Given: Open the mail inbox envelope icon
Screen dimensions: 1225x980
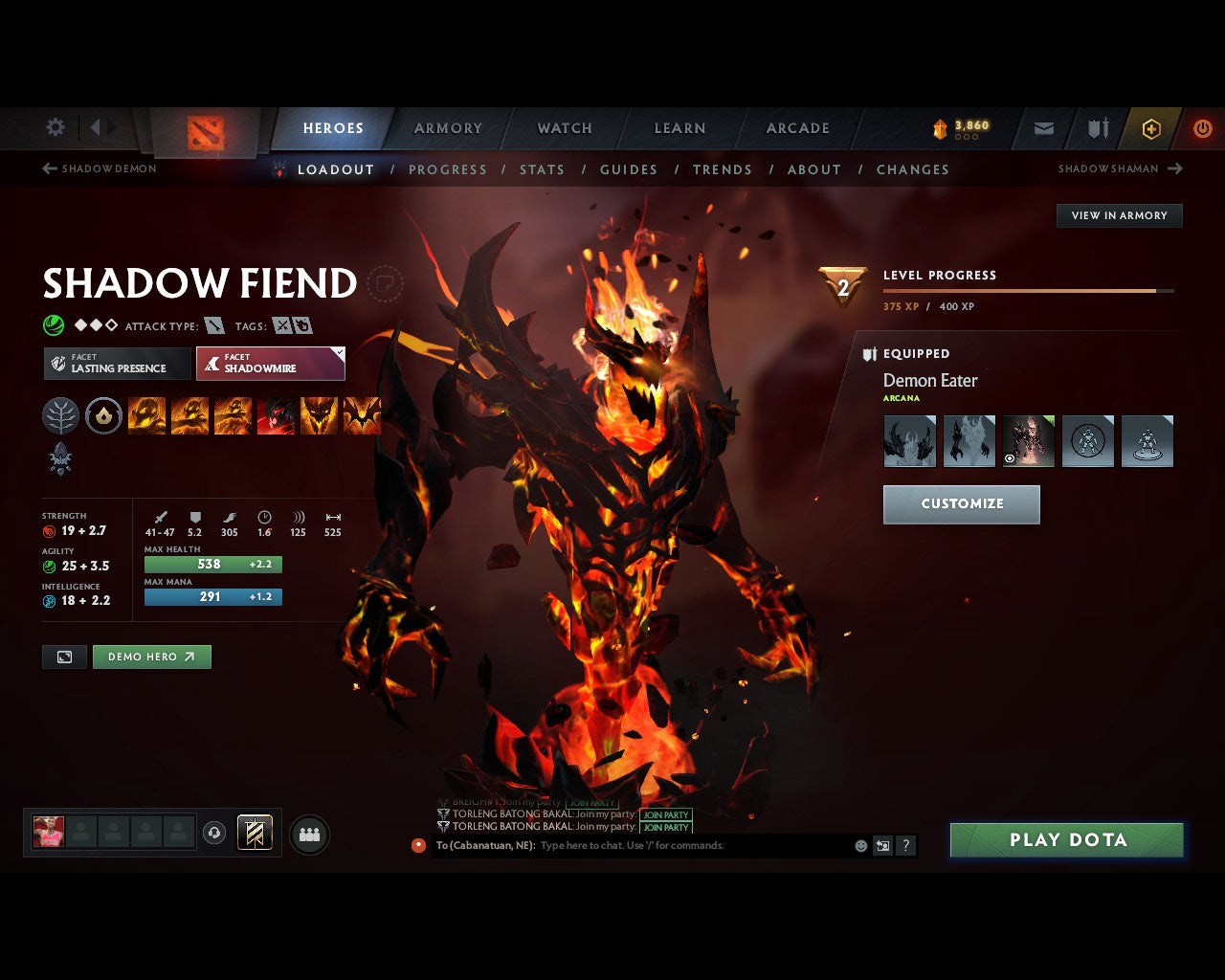Looking at the screenshot, I should pos(1042,128).
